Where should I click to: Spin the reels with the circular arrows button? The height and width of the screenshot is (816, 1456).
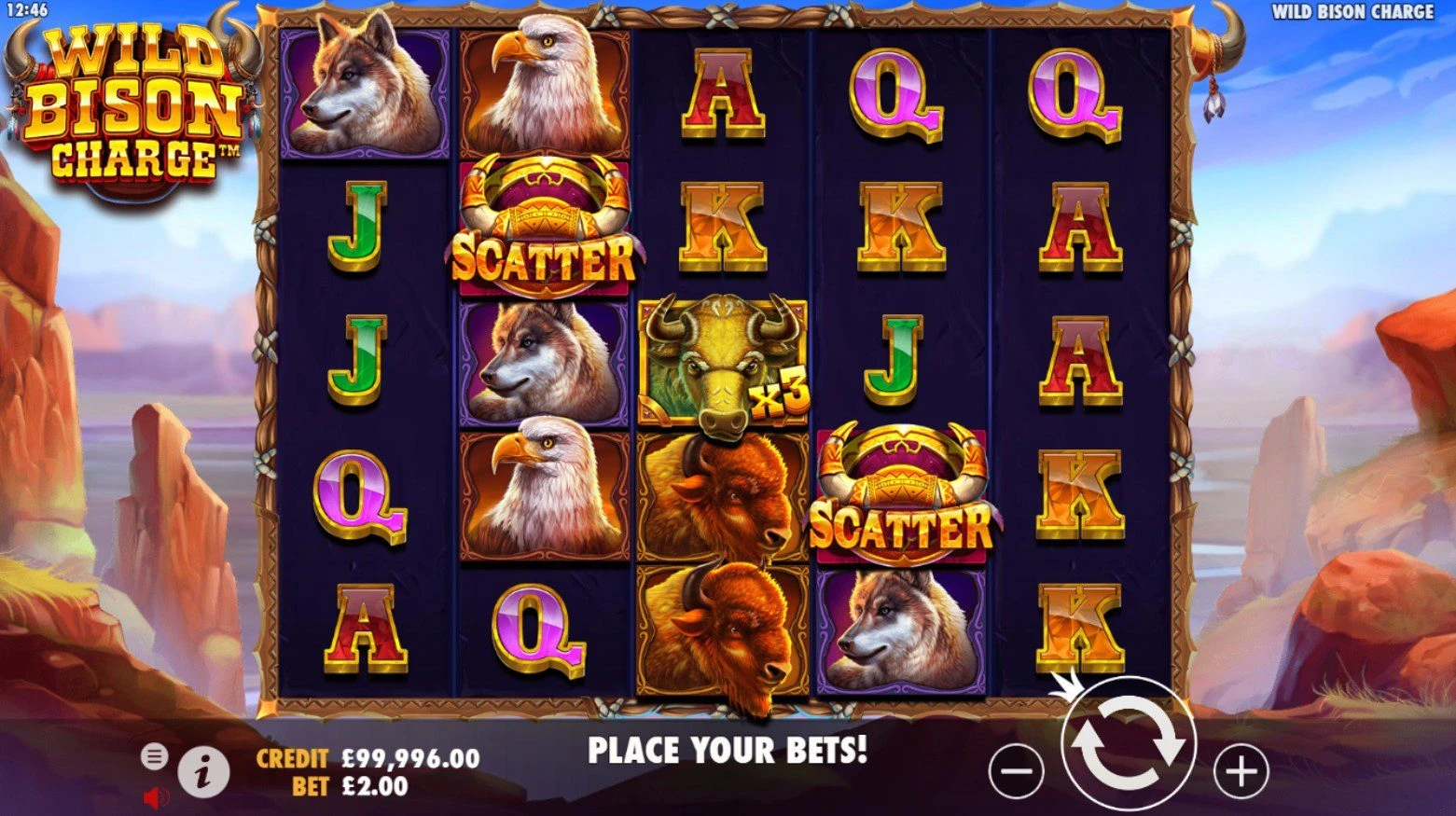click(x=1128, y=745)
